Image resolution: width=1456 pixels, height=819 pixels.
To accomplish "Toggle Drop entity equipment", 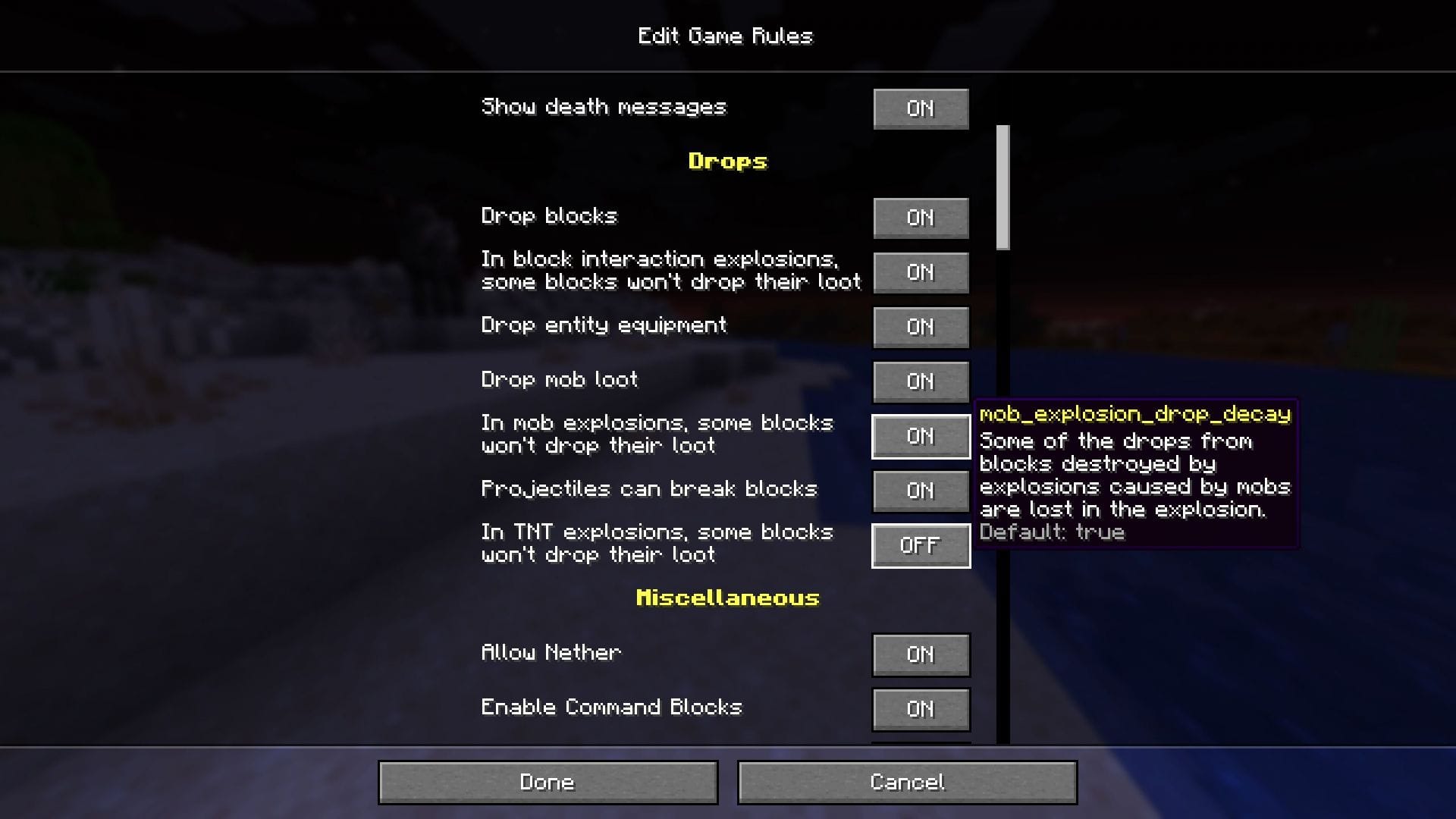I will 921,327.
